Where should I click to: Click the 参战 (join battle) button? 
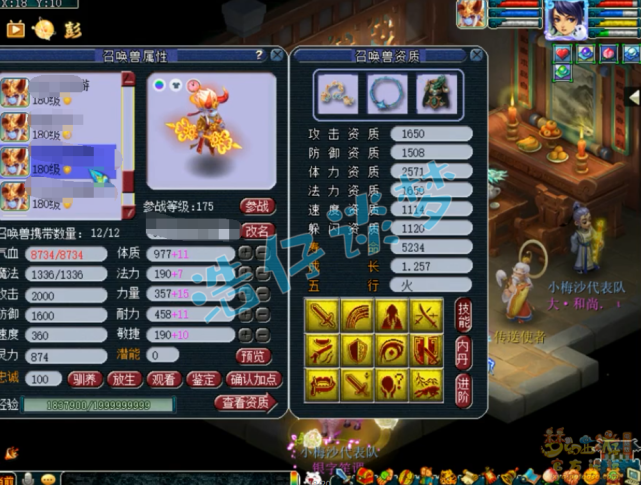258,206
